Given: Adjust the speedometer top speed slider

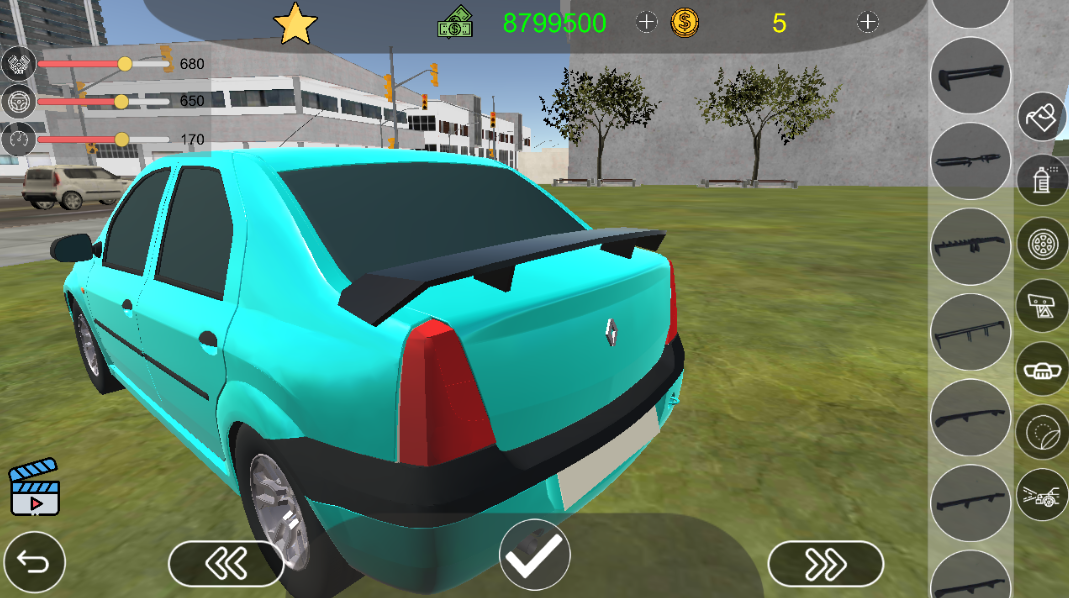Looking at the screenshot, I should [121, 139].
